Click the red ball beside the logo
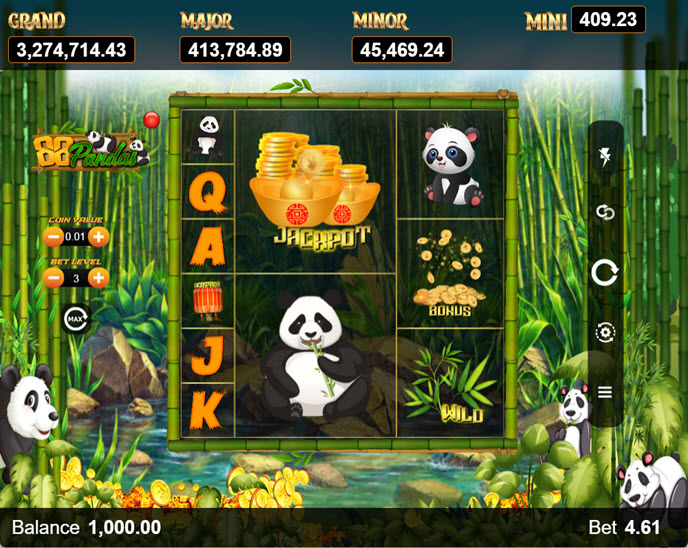 [x=152, y=120]
